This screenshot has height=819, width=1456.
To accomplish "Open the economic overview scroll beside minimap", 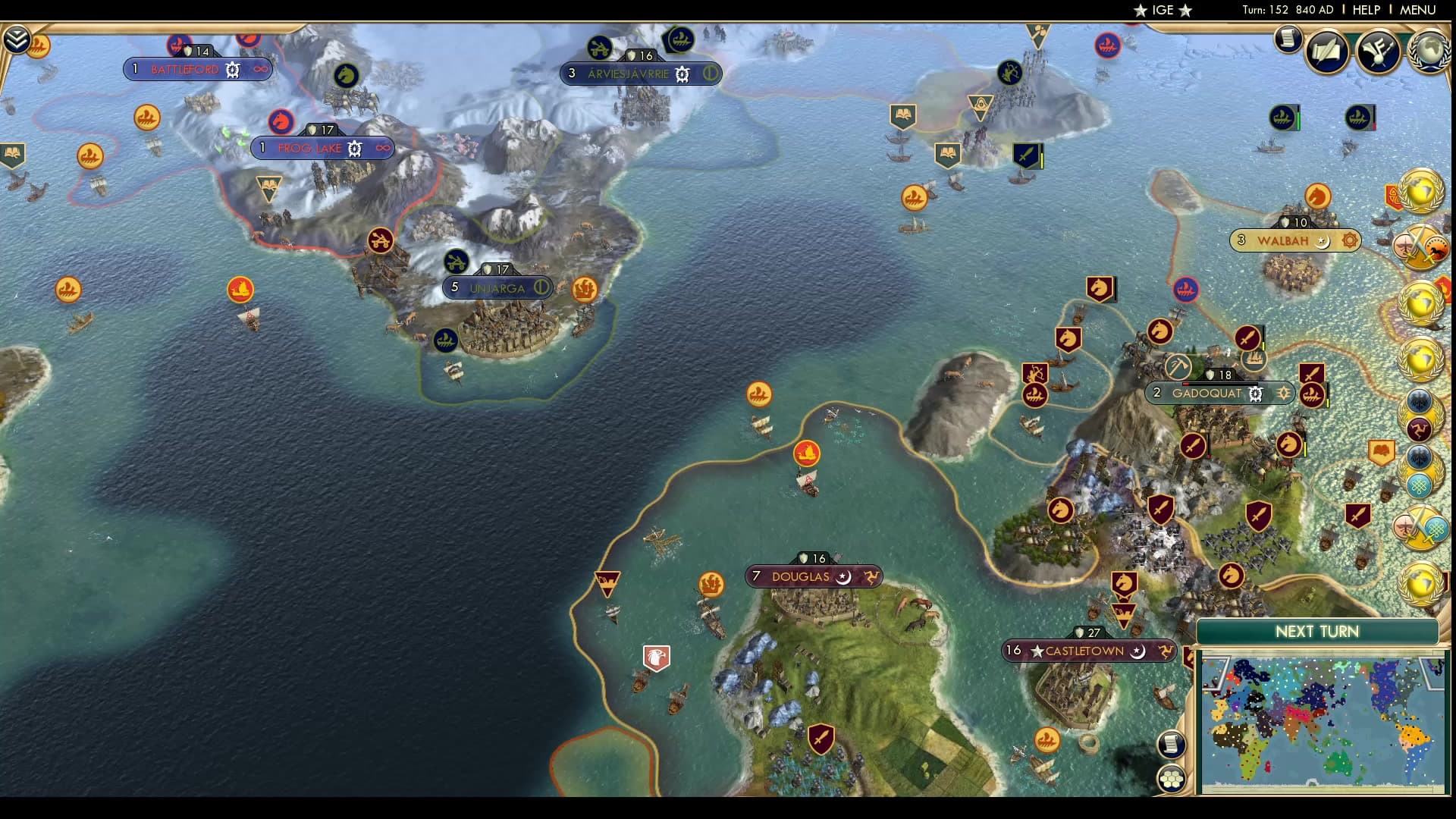I will click(x=1172, y=745).
